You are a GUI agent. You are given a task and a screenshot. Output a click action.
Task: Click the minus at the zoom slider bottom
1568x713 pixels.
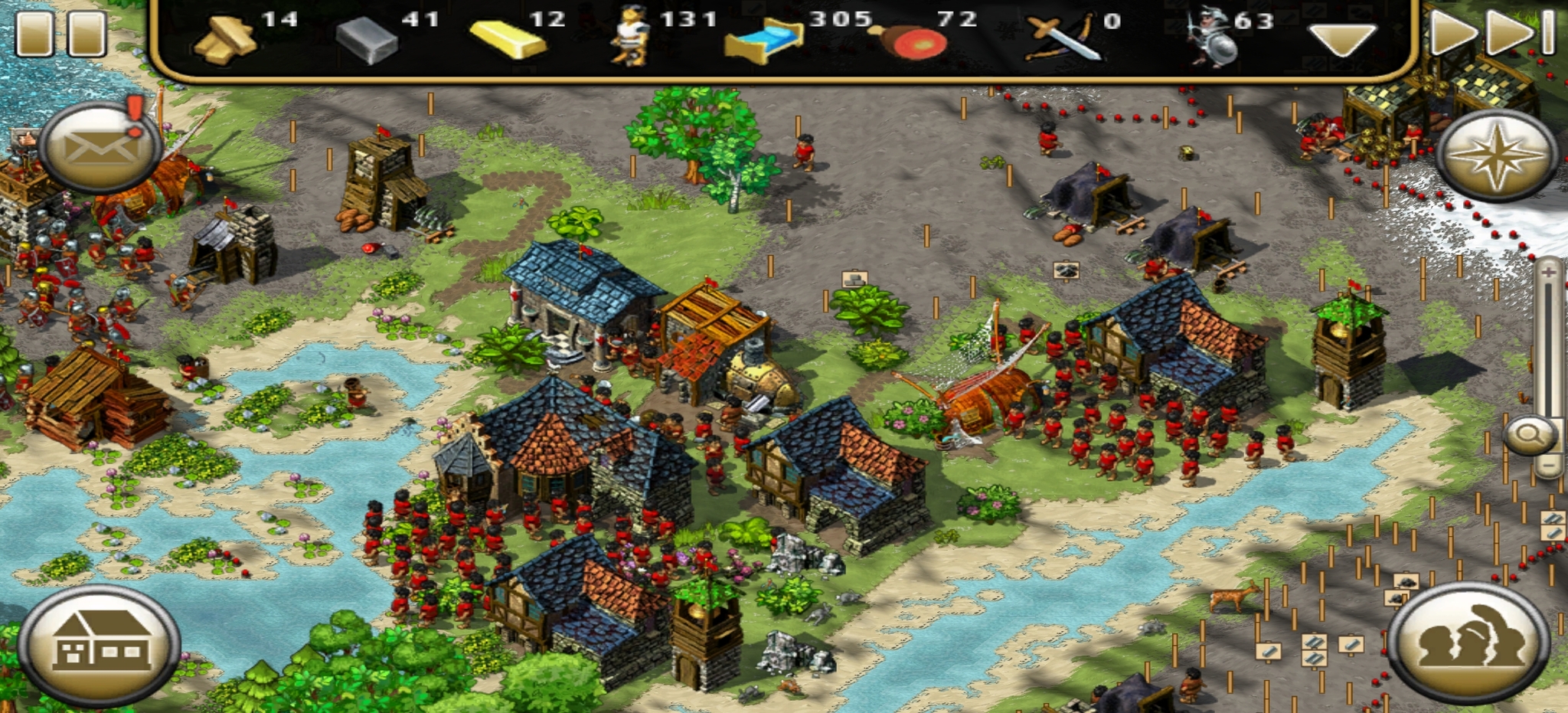pos(1548,465)
